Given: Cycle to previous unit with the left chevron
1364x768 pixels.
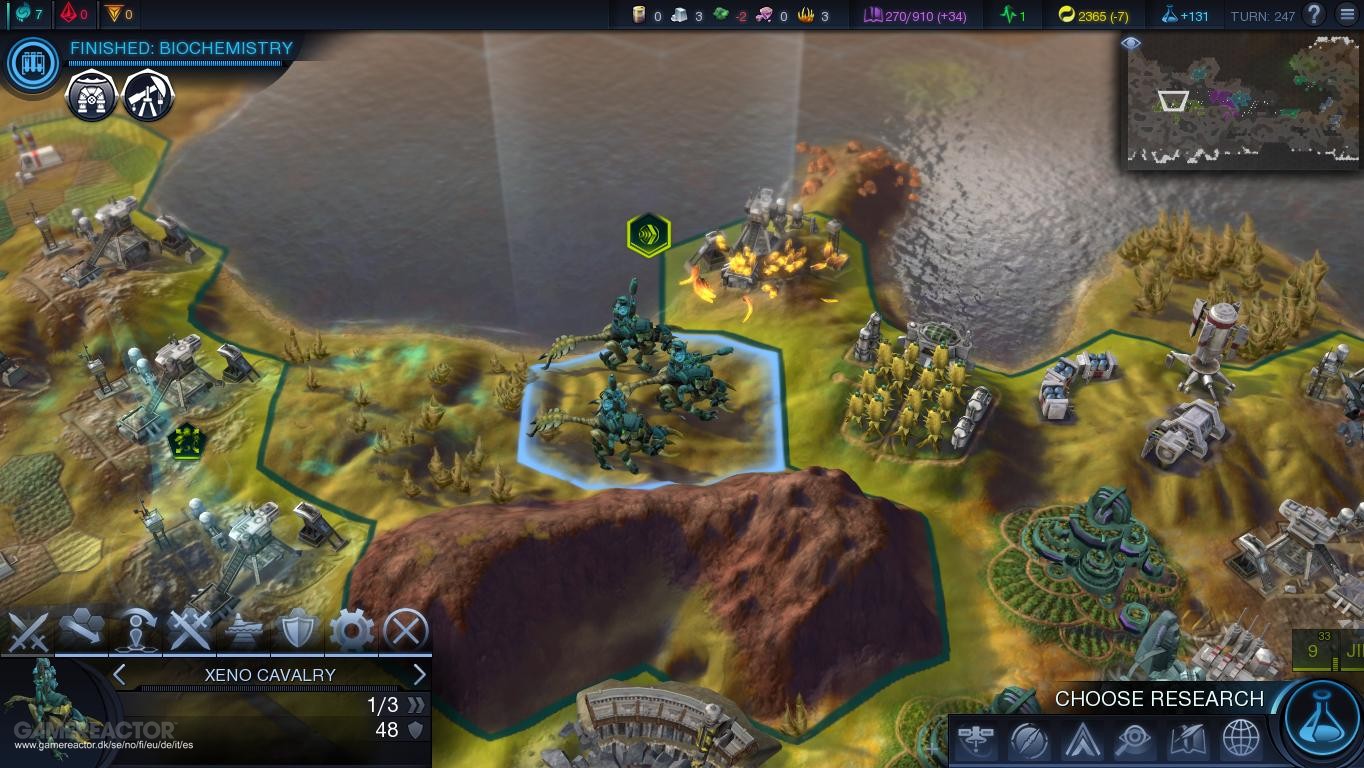Looking at the screenshot, I should pyautogui.click(x=118, y=674).
